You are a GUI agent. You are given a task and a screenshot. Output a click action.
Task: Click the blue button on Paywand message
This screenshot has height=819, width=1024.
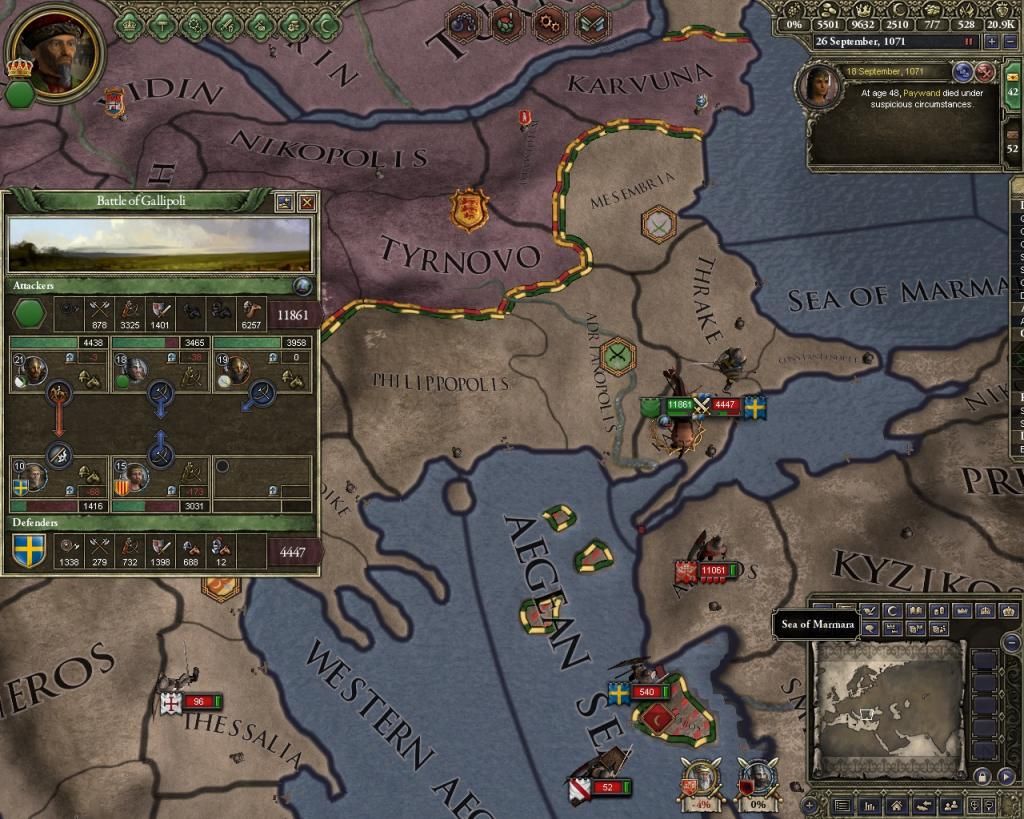963,72
